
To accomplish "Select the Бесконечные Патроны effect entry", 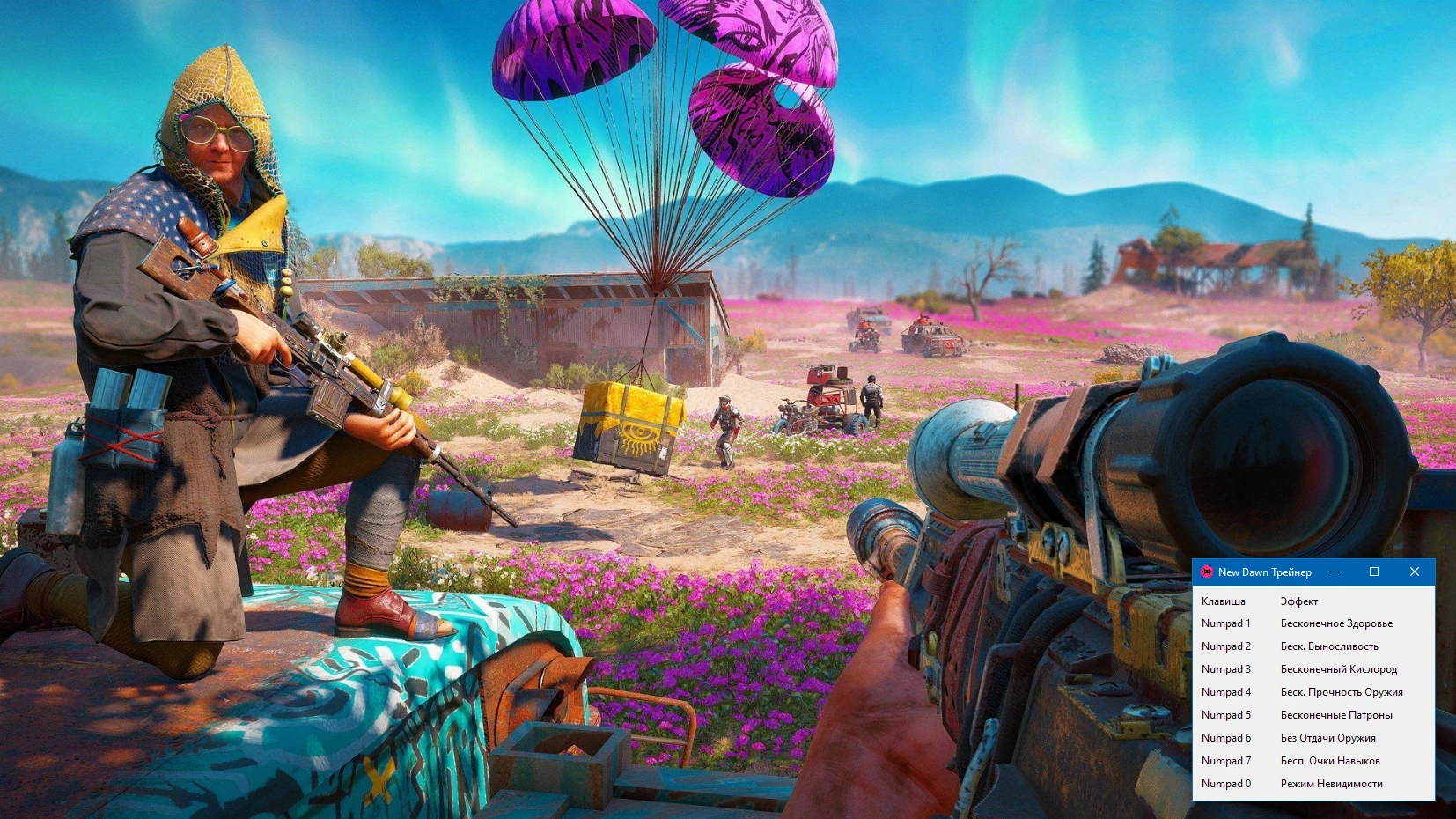I will (1335, 714).
